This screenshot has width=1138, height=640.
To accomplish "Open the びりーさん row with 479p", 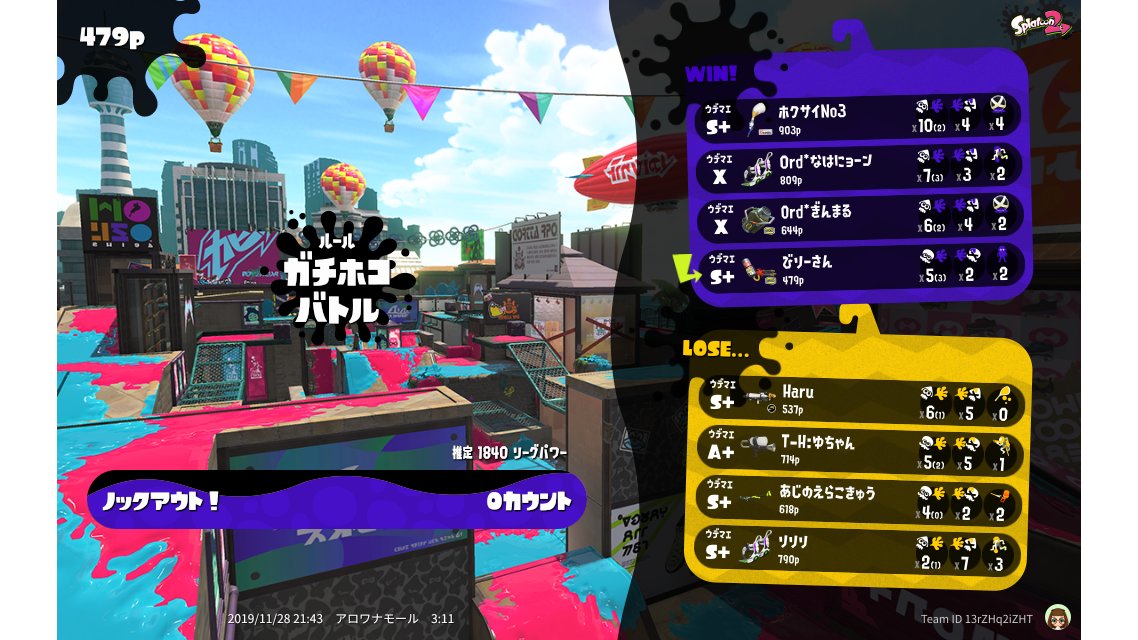I will [x=860, y=268].
